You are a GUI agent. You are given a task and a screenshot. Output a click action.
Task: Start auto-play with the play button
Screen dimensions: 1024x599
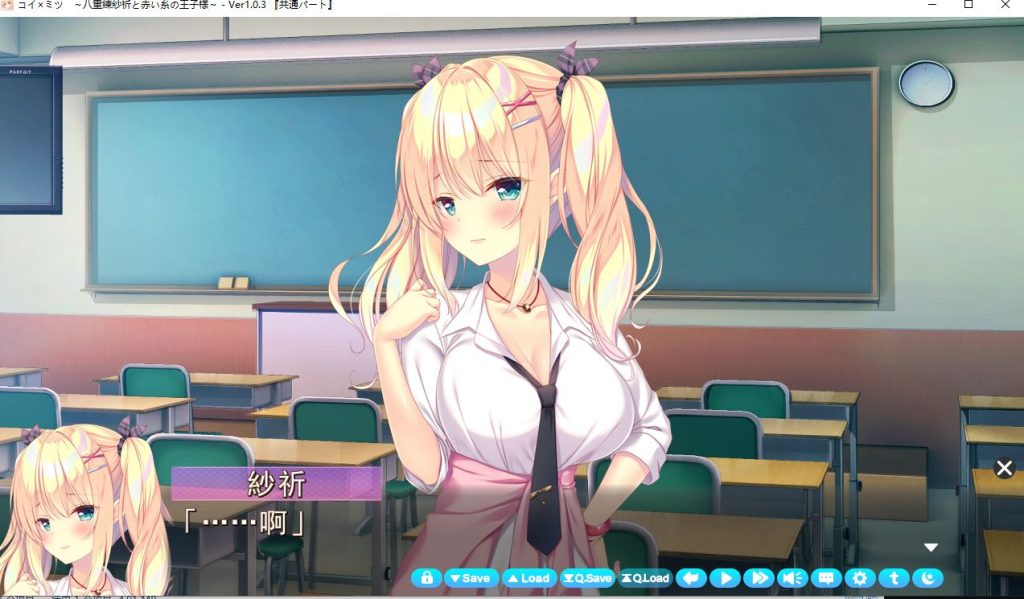[x=725, y=578]
